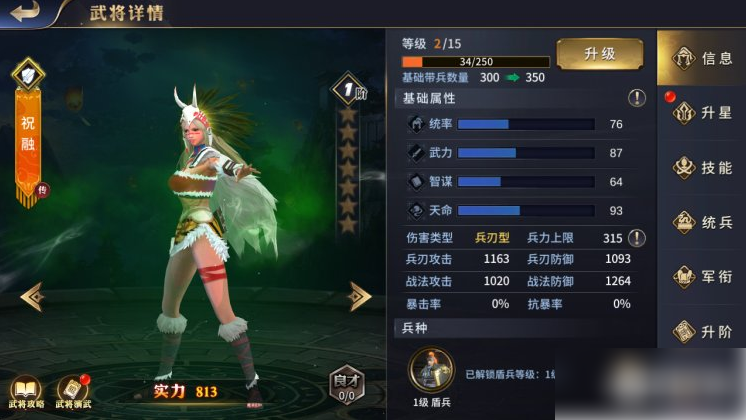Image resolution: width=746 pixels, height=420 pixels.
Task: Switch to the 信息 info tab
Action: pyautogui.click(x=701, y=58)
